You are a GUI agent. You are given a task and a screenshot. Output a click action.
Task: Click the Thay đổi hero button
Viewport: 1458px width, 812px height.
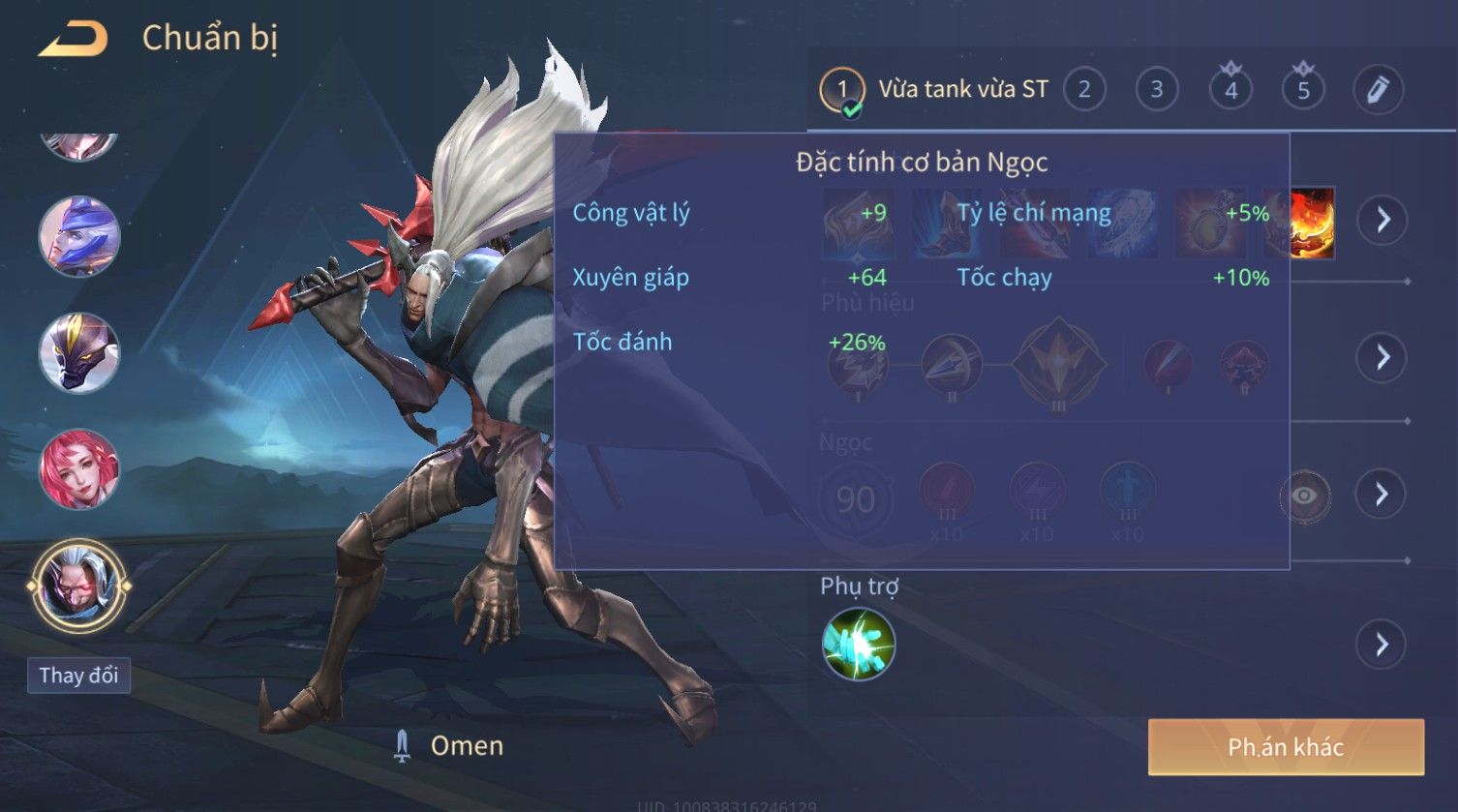tap(78, 675)
